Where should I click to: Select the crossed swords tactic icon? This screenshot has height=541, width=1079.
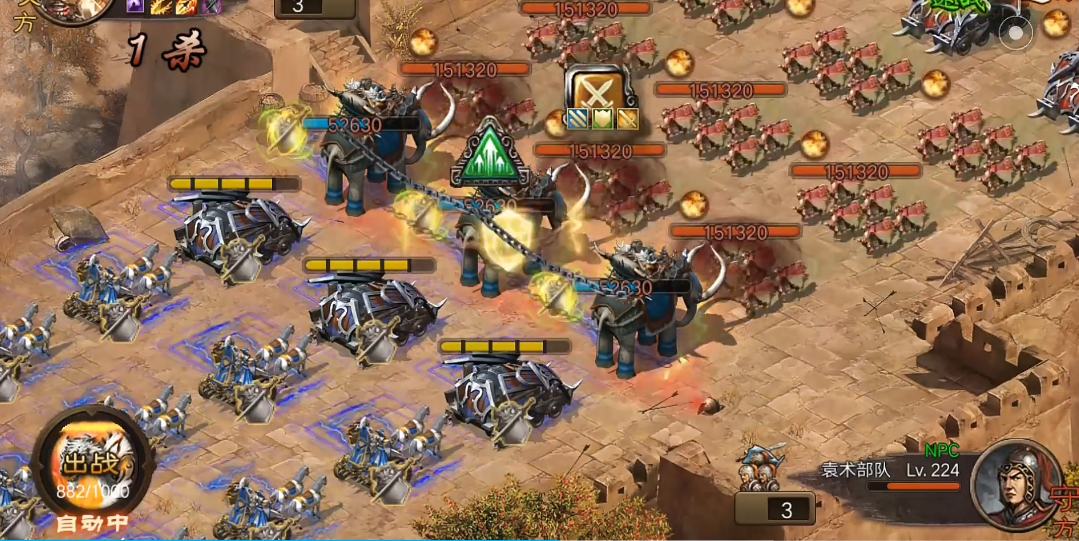pos(599,90)
